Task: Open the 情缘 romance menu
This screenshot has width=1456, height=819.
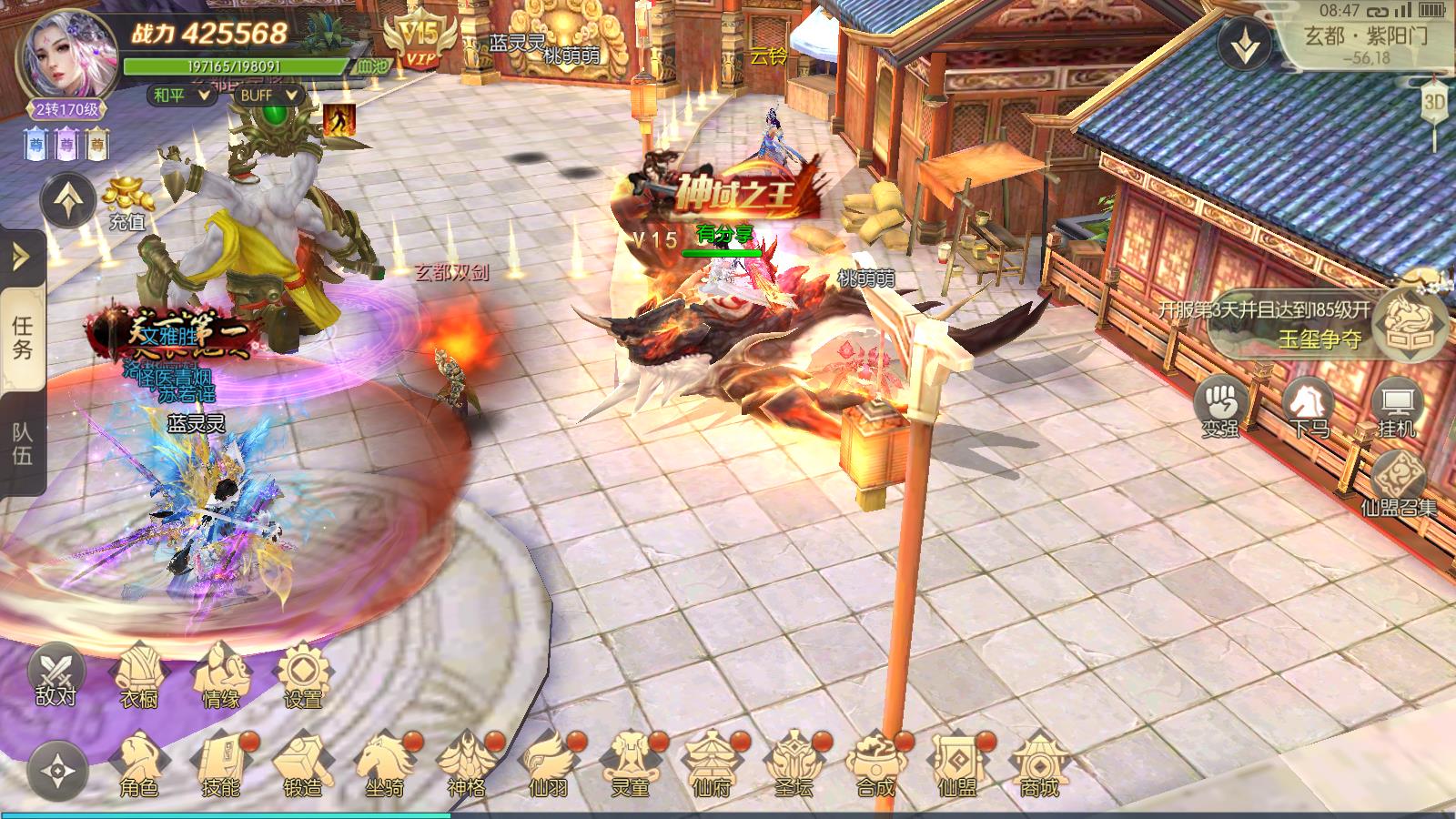Action: click(220, 676)
